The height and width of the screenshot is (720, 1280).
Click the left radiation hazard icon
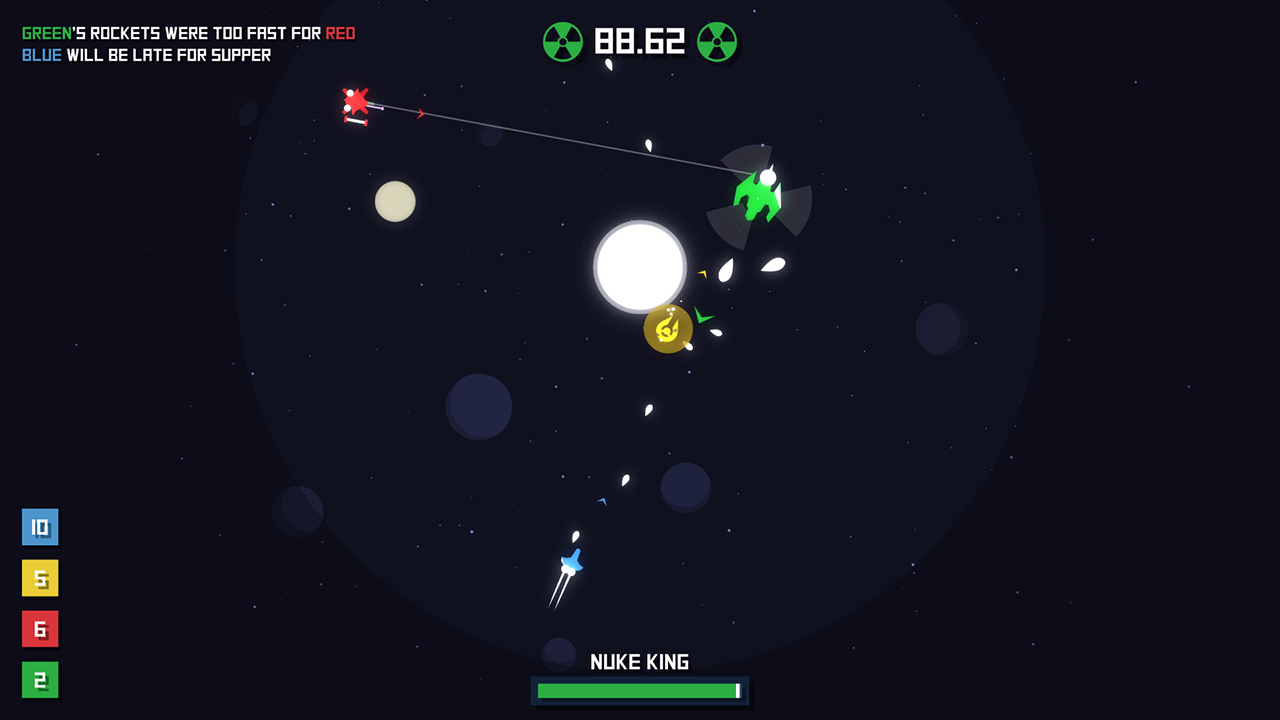[x=562, y=43]
